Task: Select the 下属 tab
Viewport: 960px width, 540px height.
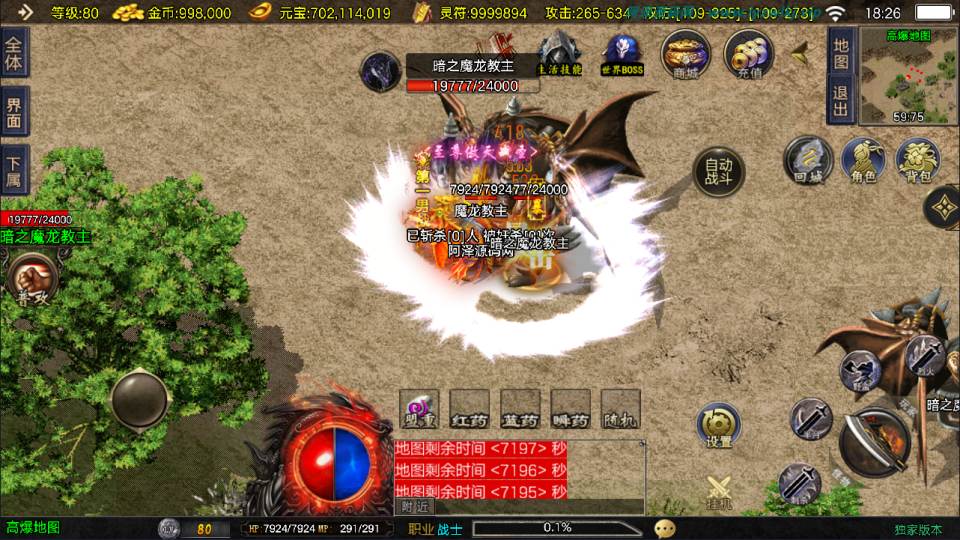Action: click(x=14, y=170)
